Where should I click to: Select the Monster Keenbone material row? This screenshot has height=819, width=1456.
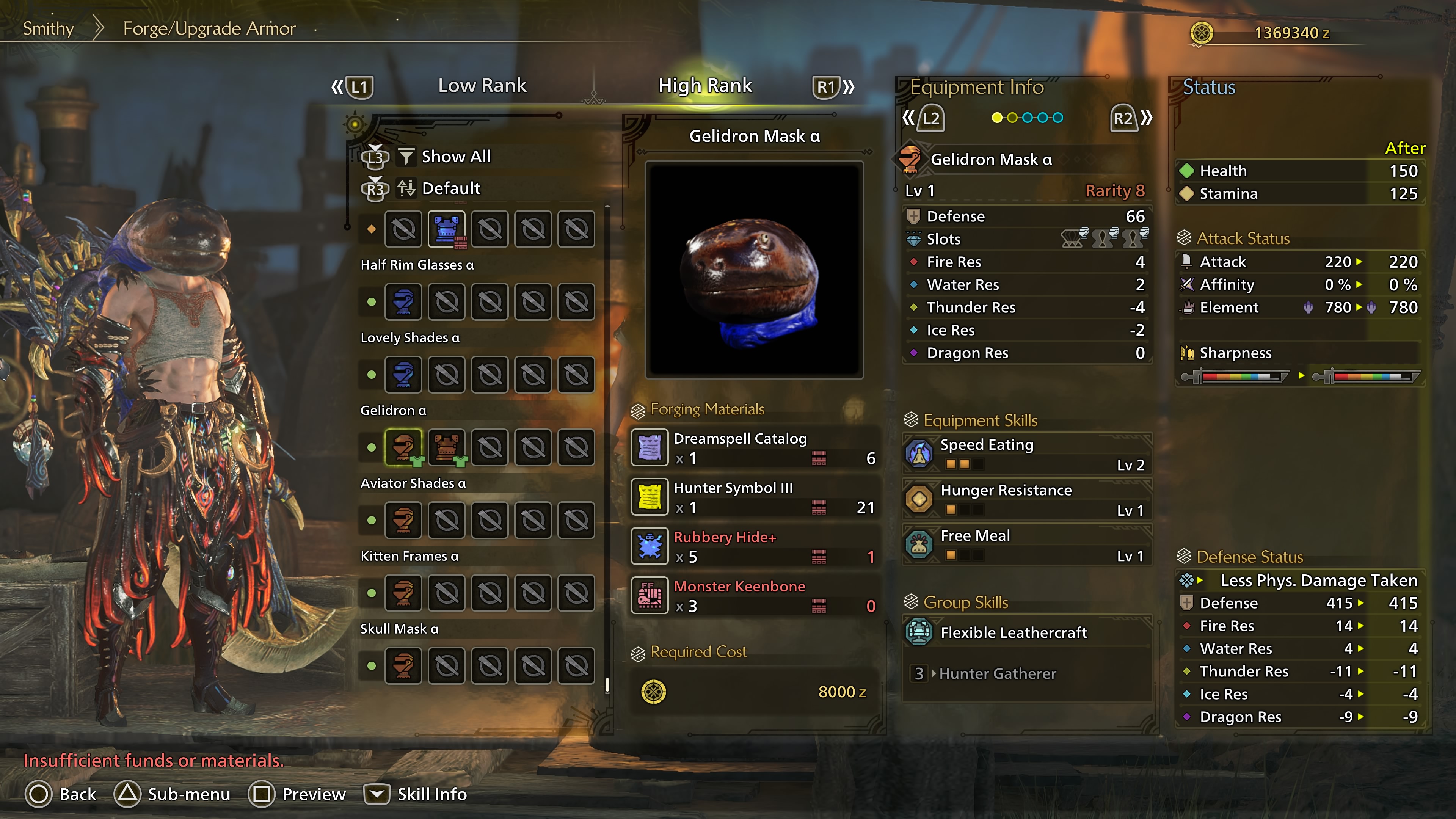point(755,596)
